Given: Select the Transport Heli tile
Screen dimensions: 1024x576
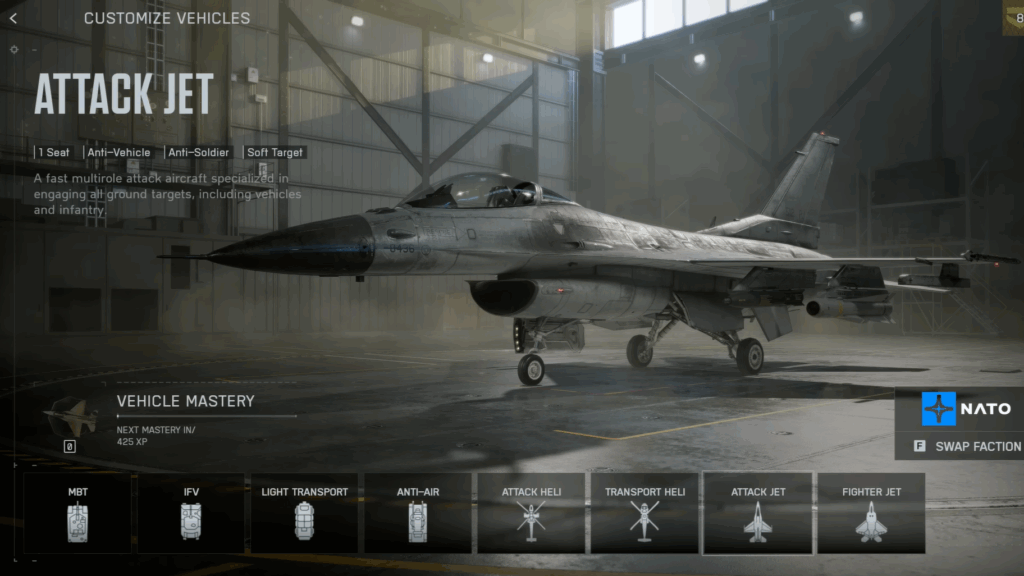Looking at the screenshot, I should tap(644, 513).
